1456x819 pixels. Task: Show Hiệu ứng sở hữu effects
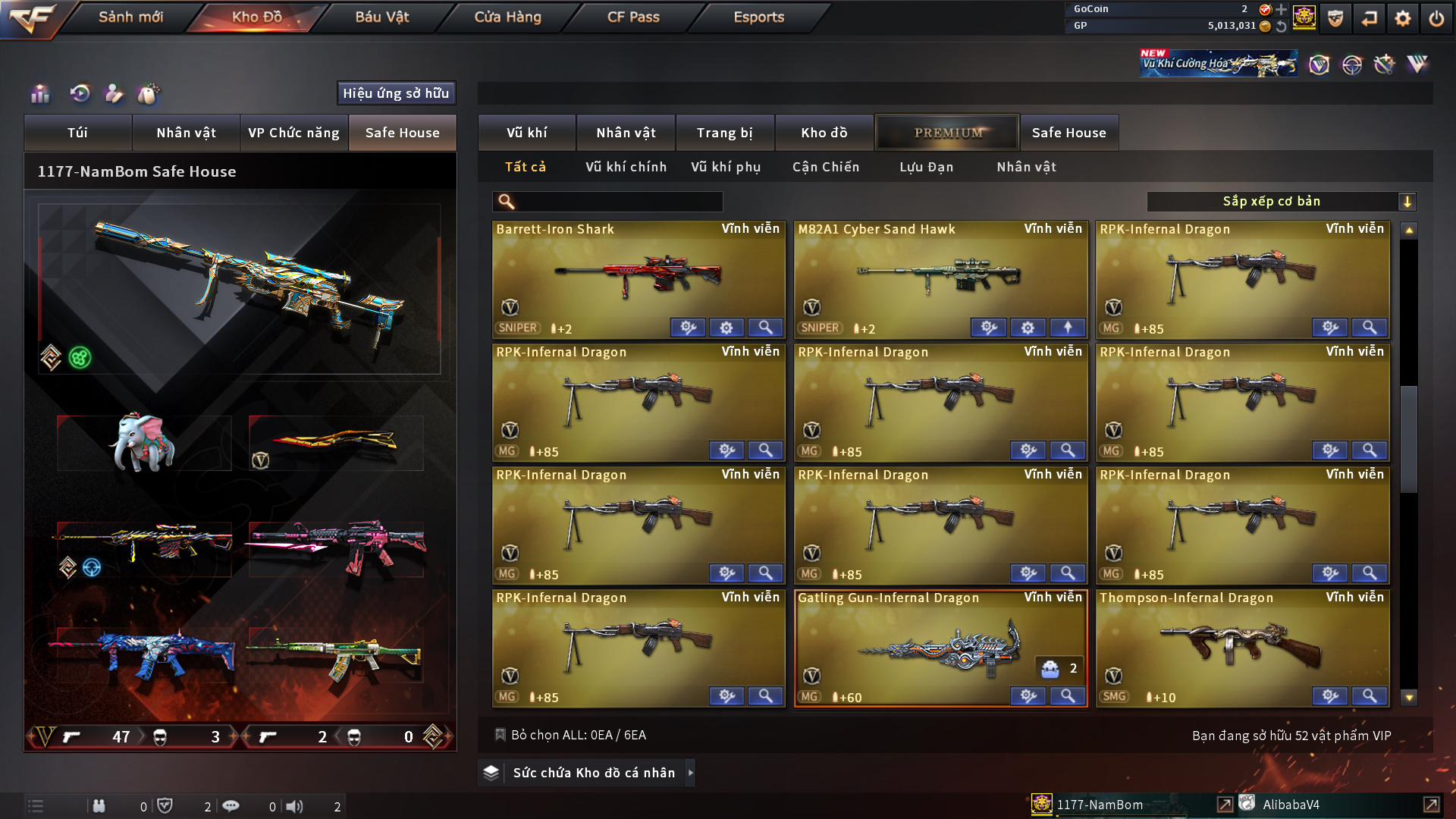tap(396, 93)
